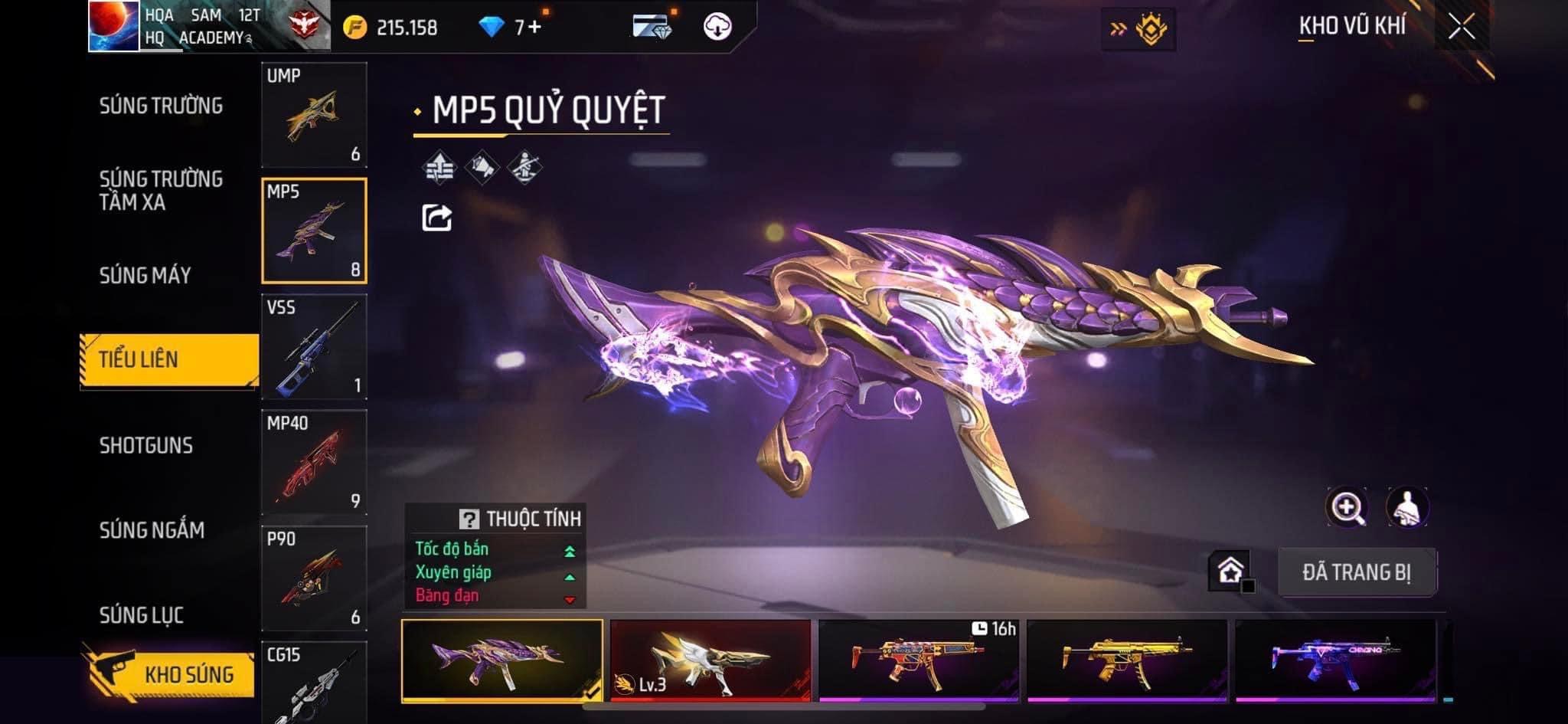Choose the Lv.3 white-gold MP5 skin

click(x=710, y=660)
